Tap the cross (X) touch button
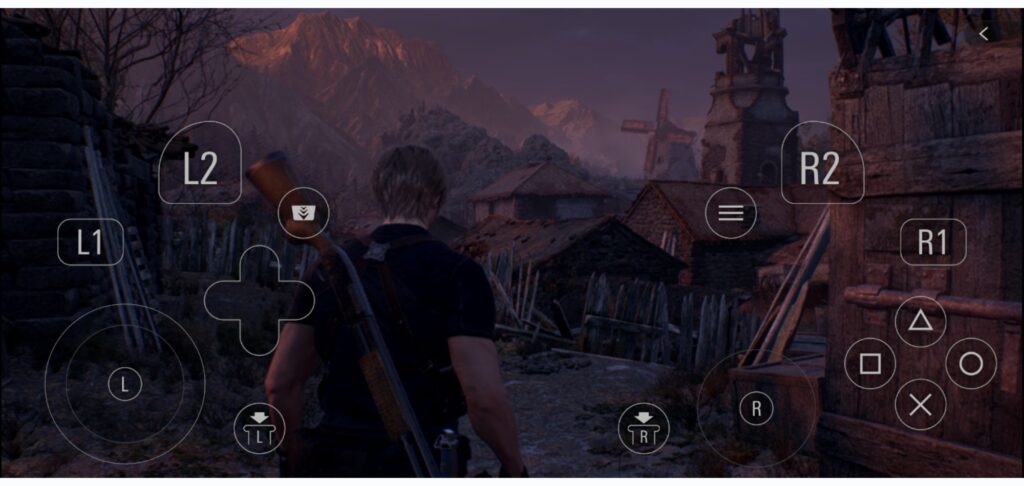Viewport: 1024px width, 486px height. 920,405
